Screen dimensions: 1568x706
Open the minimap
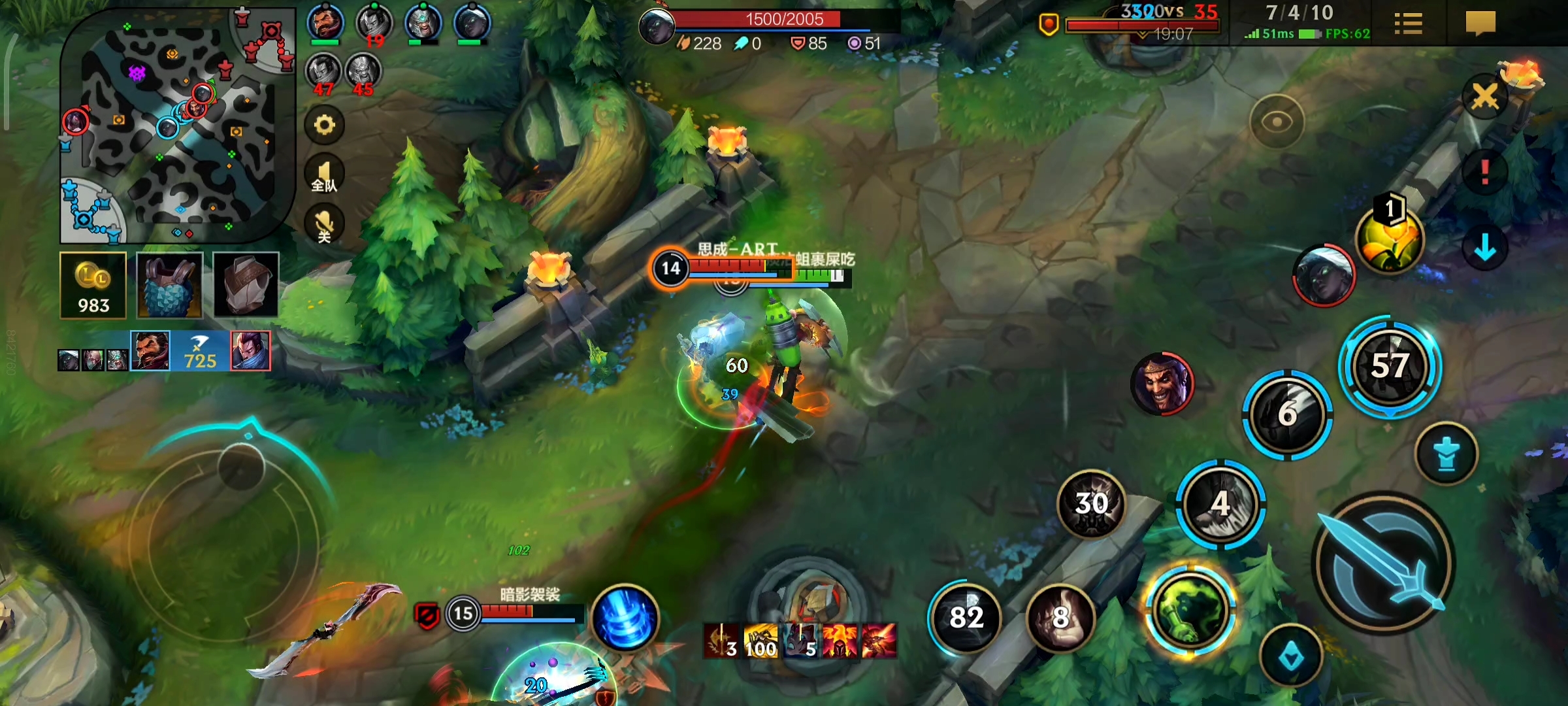176,124
